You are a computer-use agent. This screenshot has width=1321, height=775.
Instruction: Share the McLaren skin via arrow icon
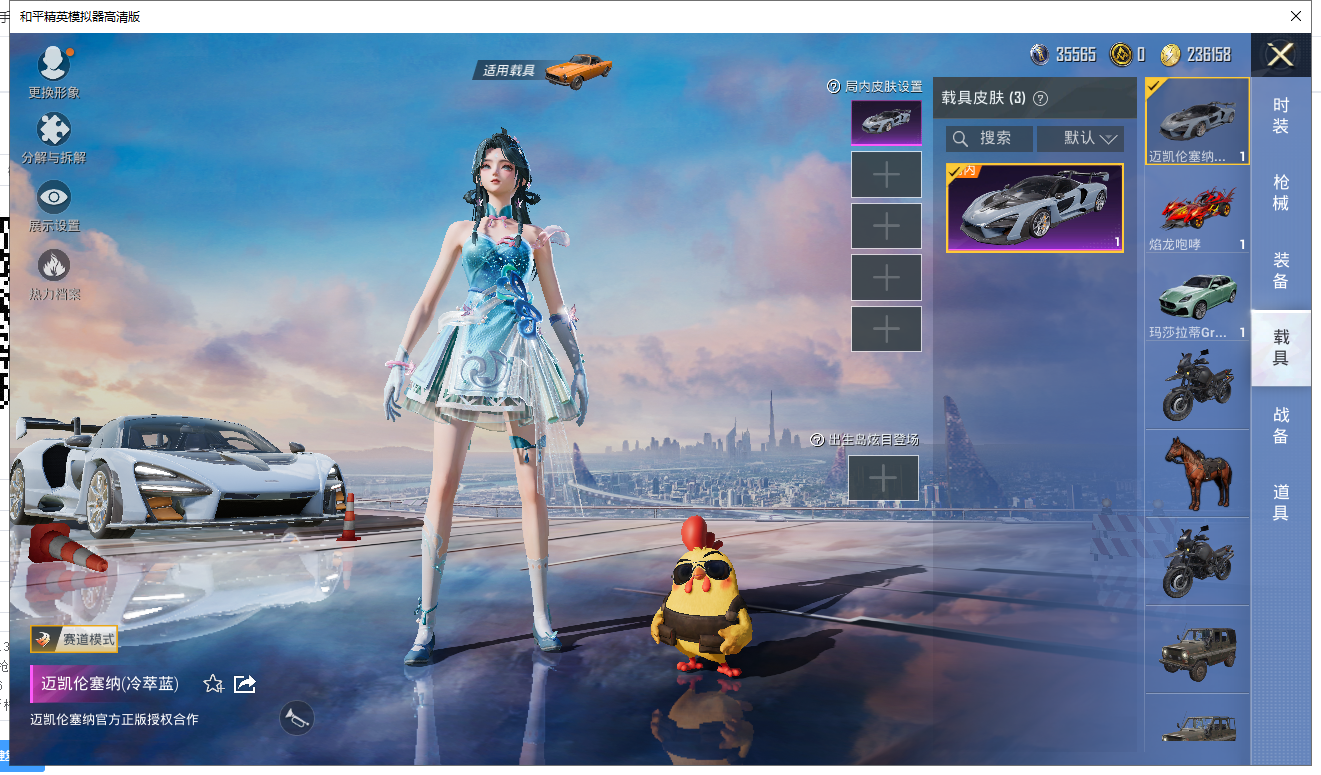click(x=245, y=684)
